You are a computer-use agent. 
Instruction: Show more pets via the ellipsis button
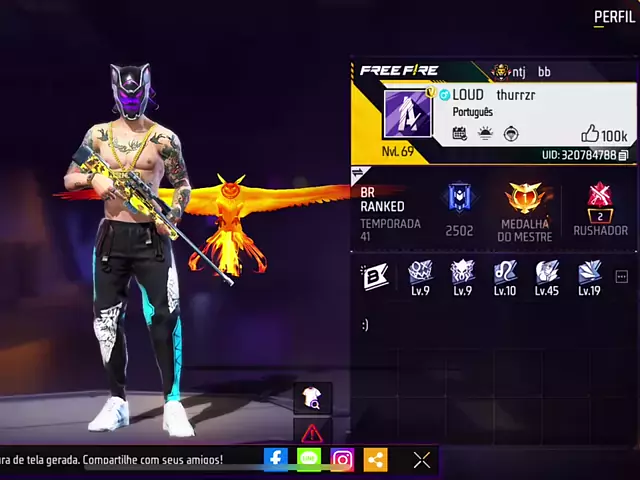tap(621, 276)
